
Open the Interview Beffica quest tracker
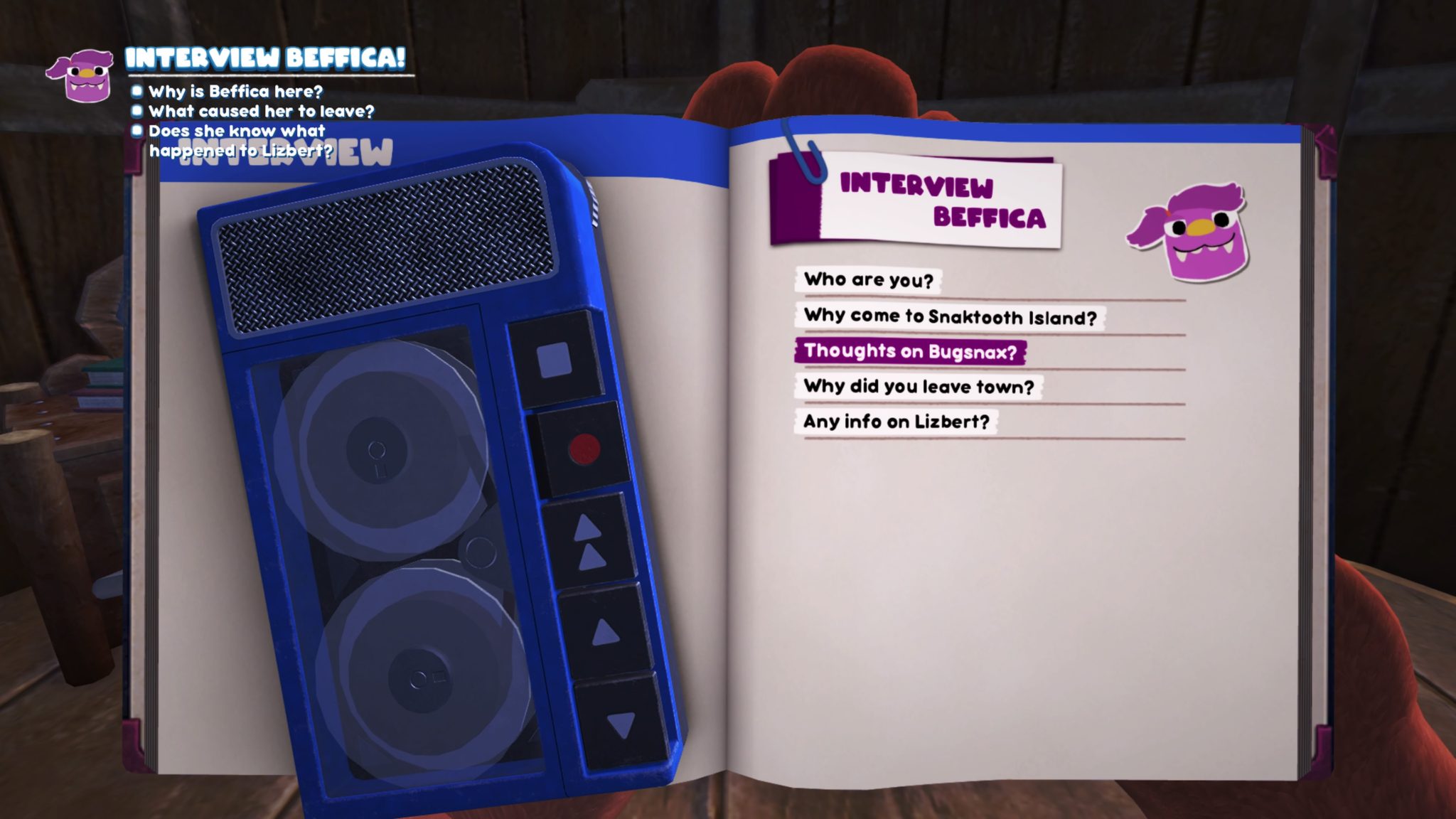pyautogui.click(x=265, y=58)
